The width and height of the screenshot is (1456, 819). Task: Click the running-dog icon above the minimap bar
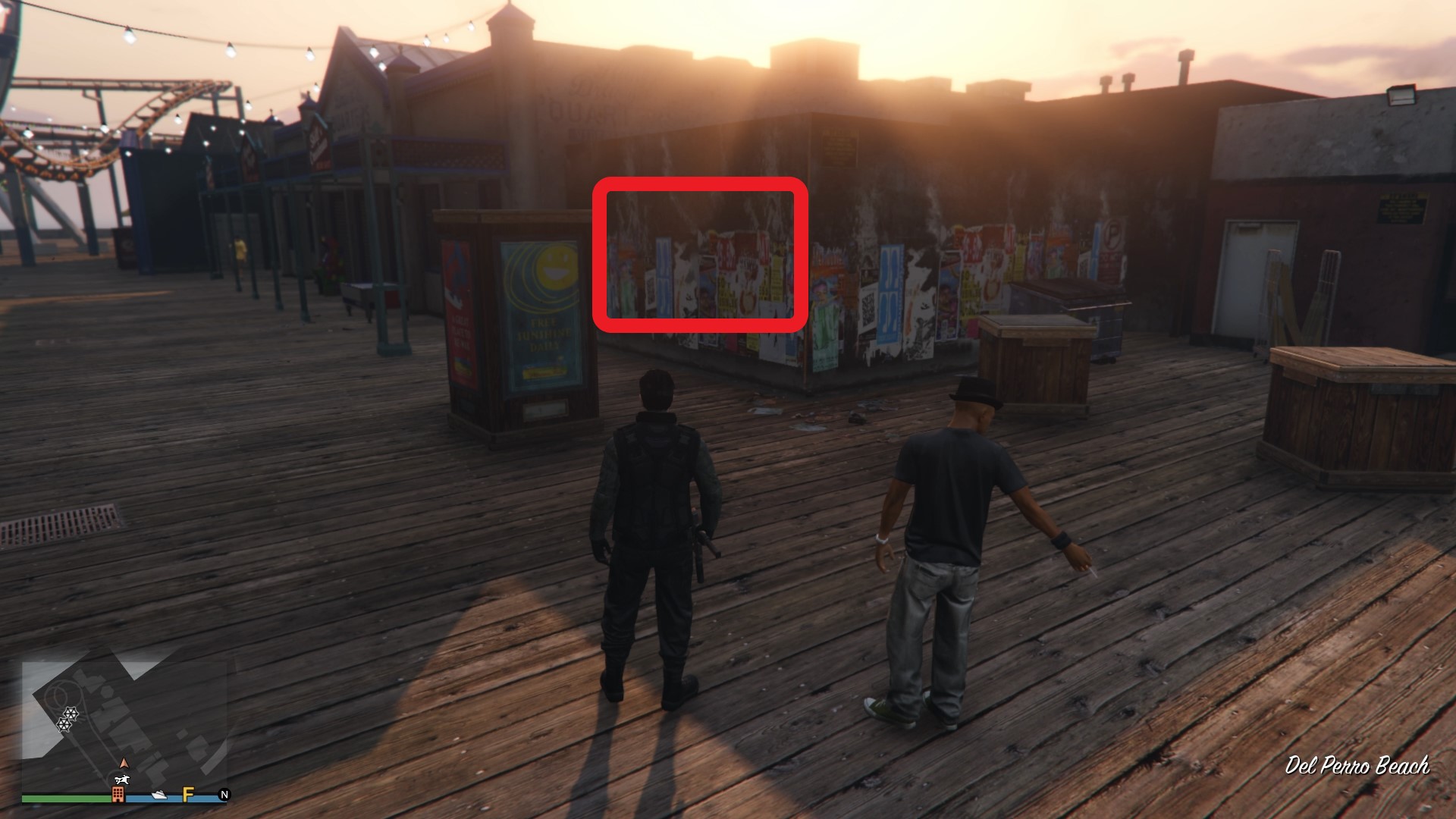click(121, 780)
